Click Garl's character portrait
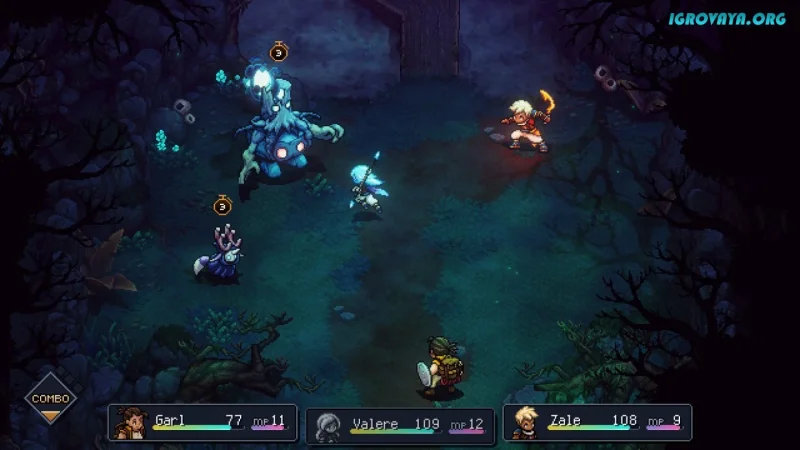Viewport: 800px width, 450px height. [131, 422]
